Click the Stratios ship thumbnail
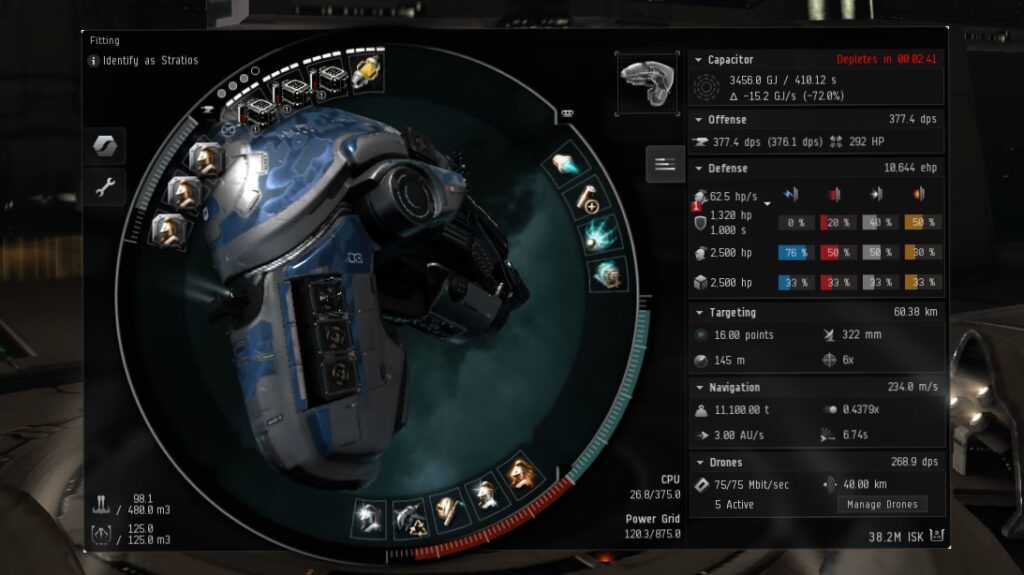The height and width of the screenshot is (575, 1024). 643,80
